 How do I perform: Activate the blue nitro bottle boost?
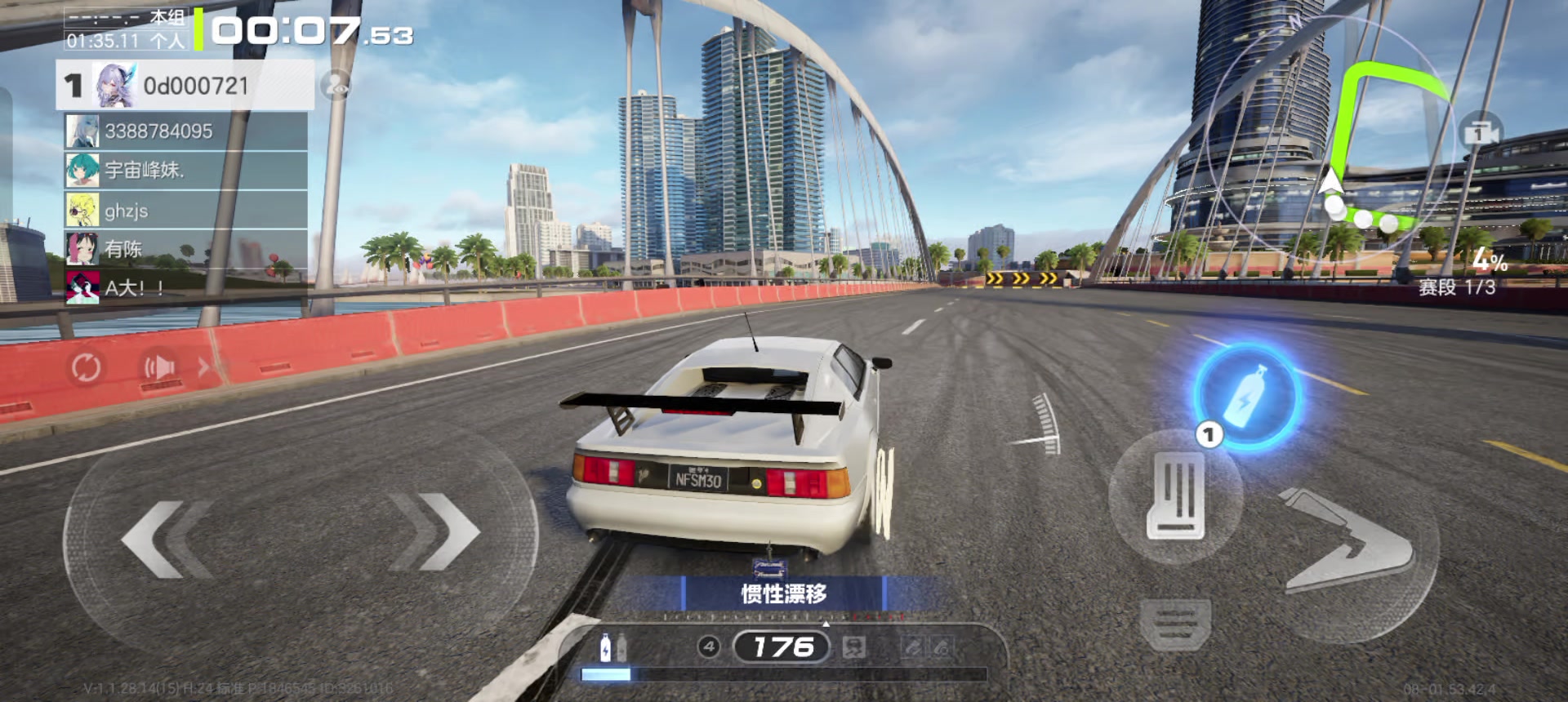pyautogui.click(x=1247, y=398)
